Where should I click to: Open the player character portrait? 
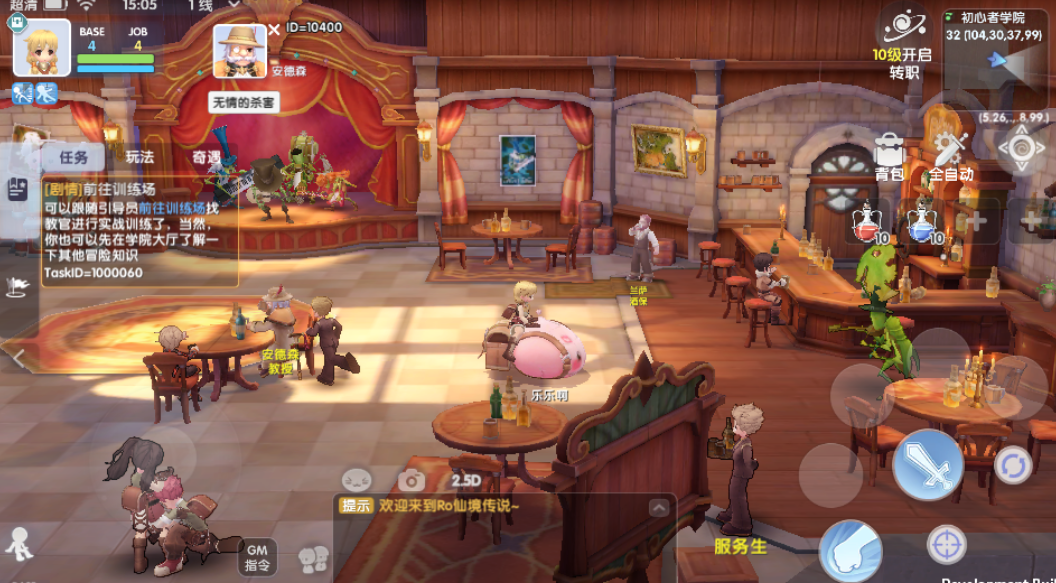(41, 47)
